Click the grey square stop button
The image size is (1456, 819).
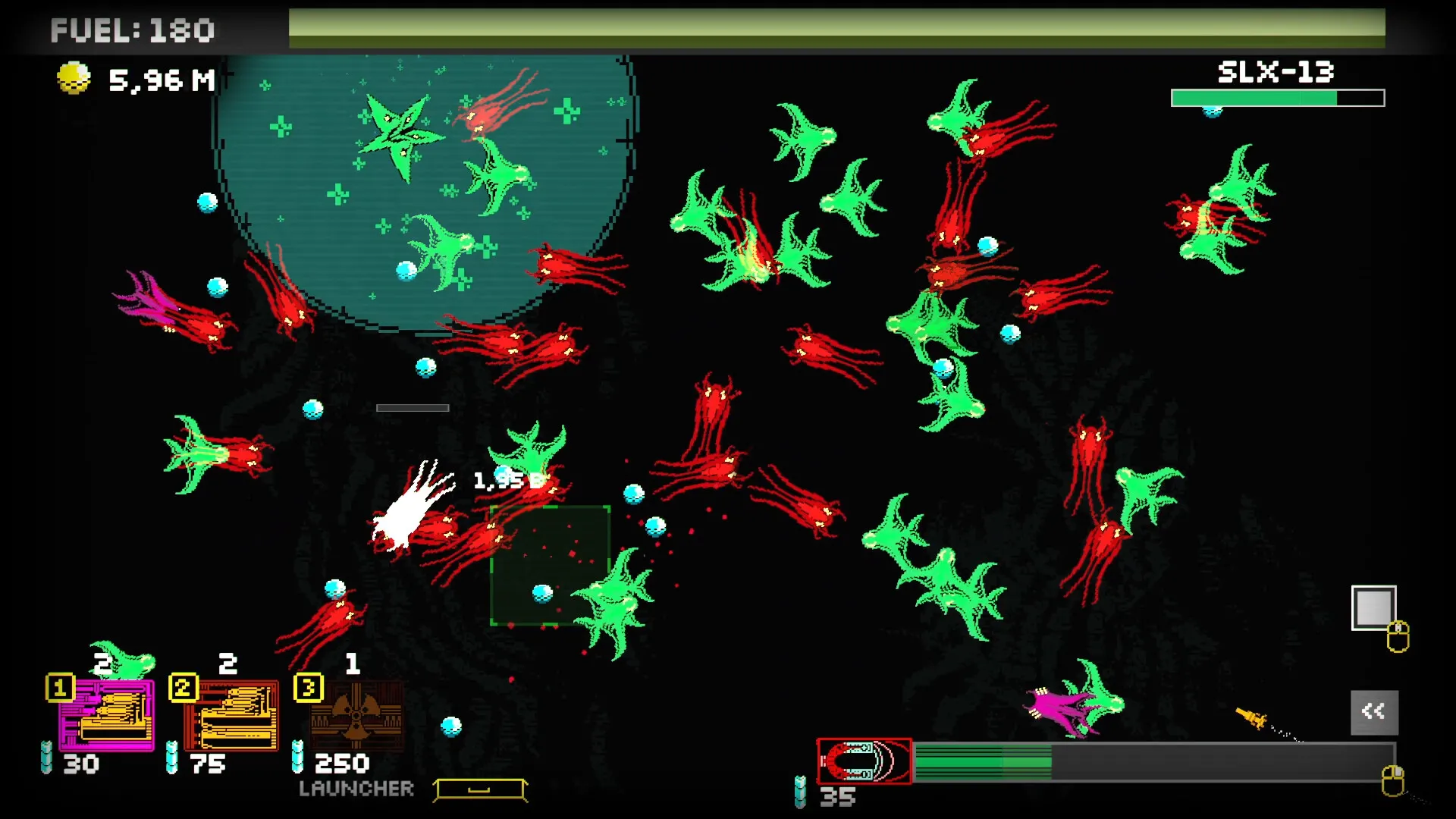pos(1373,607)
